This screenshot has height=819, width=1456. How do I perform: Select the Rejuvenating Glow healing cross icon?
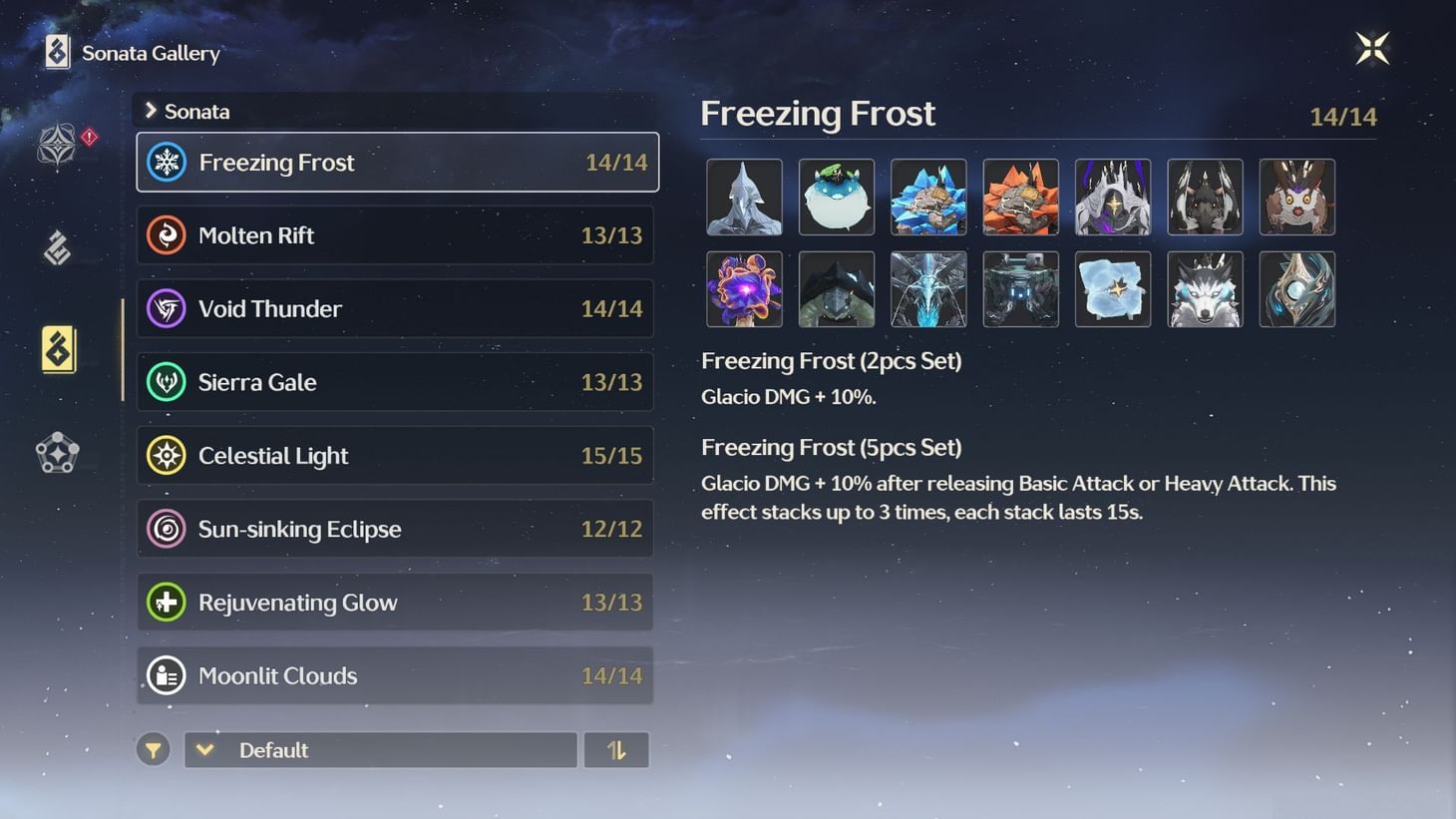(168, 602)
